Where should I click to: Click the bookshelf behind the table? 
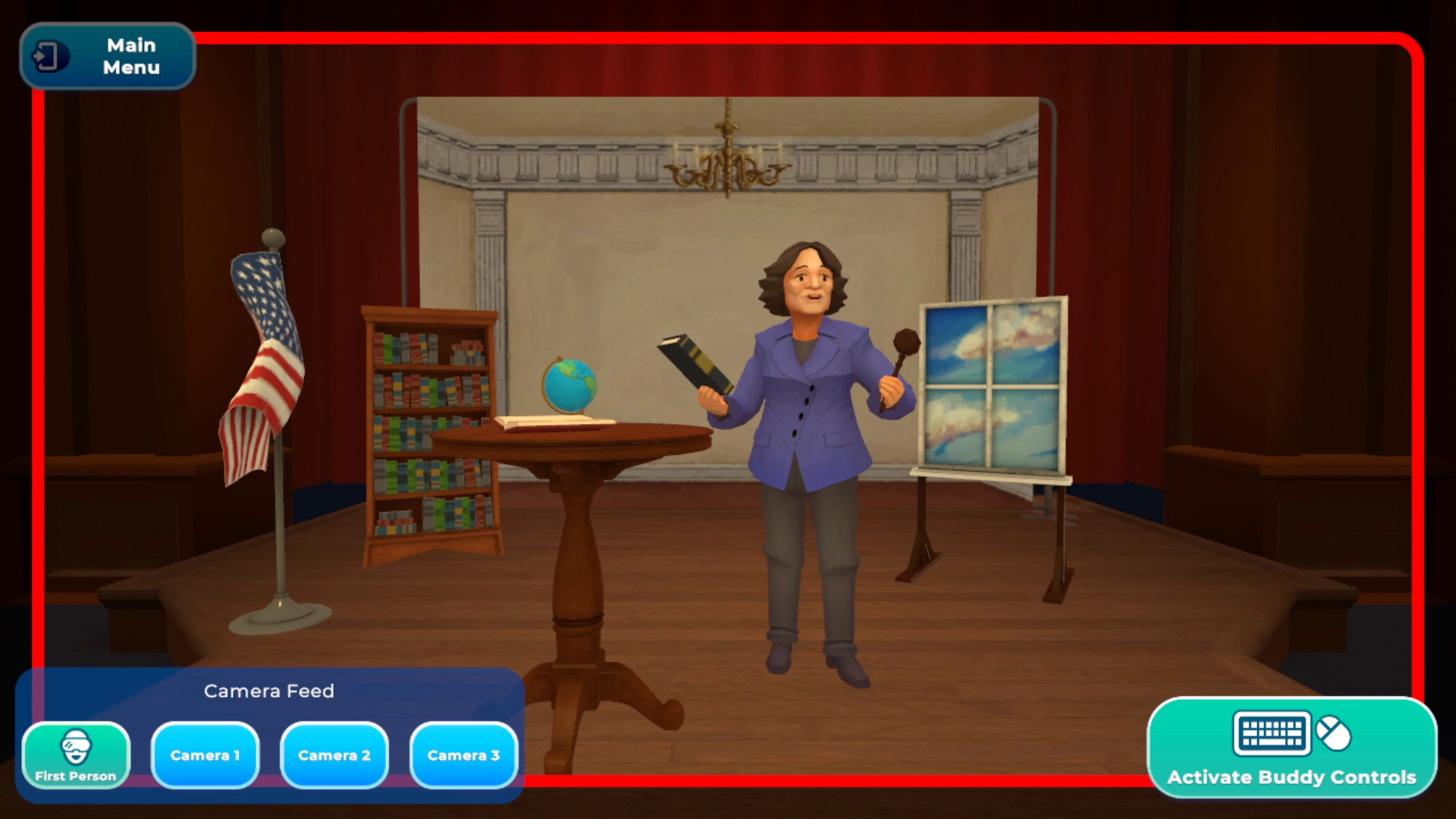[x=428, y=425]
